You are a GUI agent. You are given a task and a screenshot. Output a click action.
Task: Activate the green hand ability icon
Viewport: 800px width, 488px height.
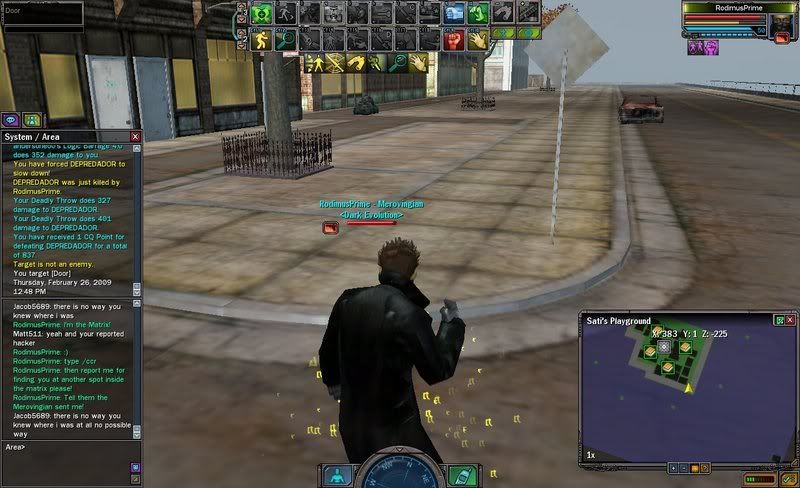[478, 13]
